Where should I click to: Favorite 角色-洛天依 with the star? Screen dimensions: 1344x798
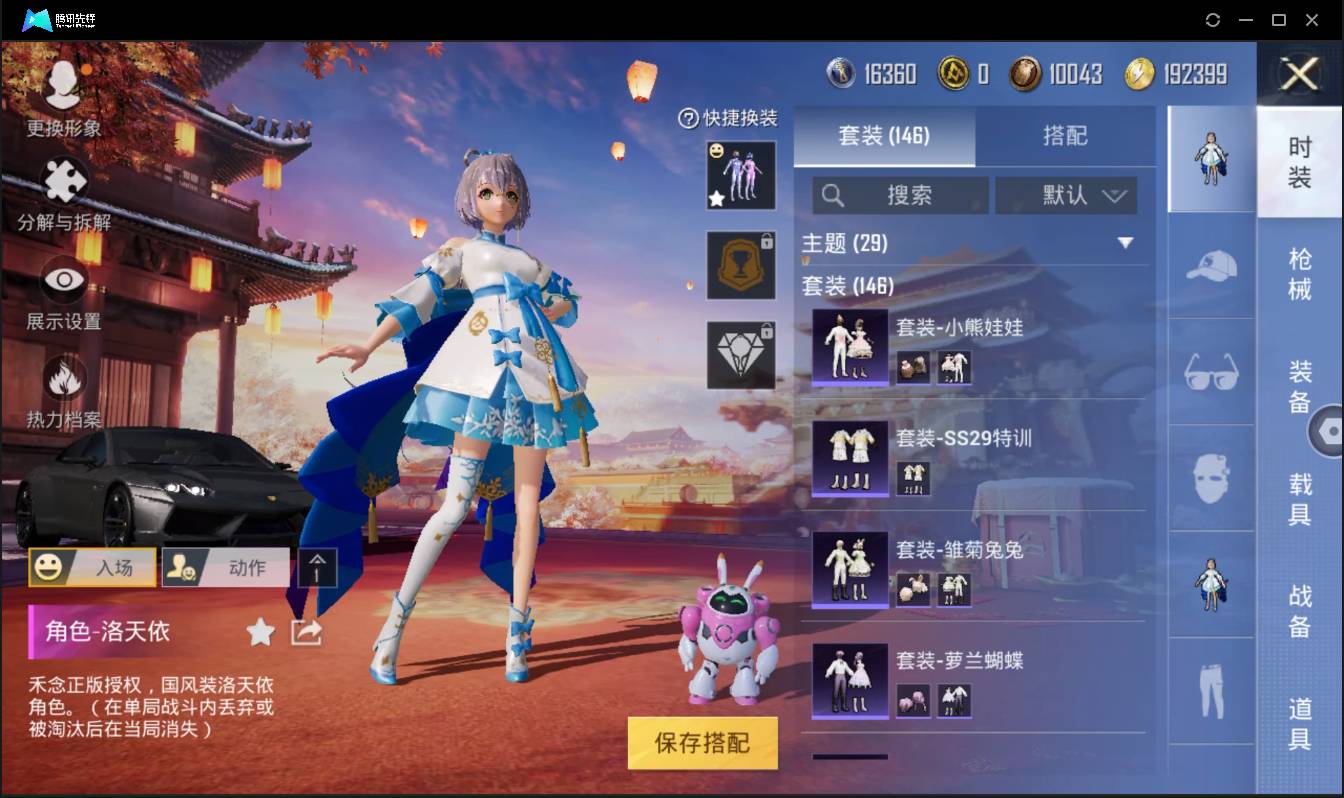(259, 632)
